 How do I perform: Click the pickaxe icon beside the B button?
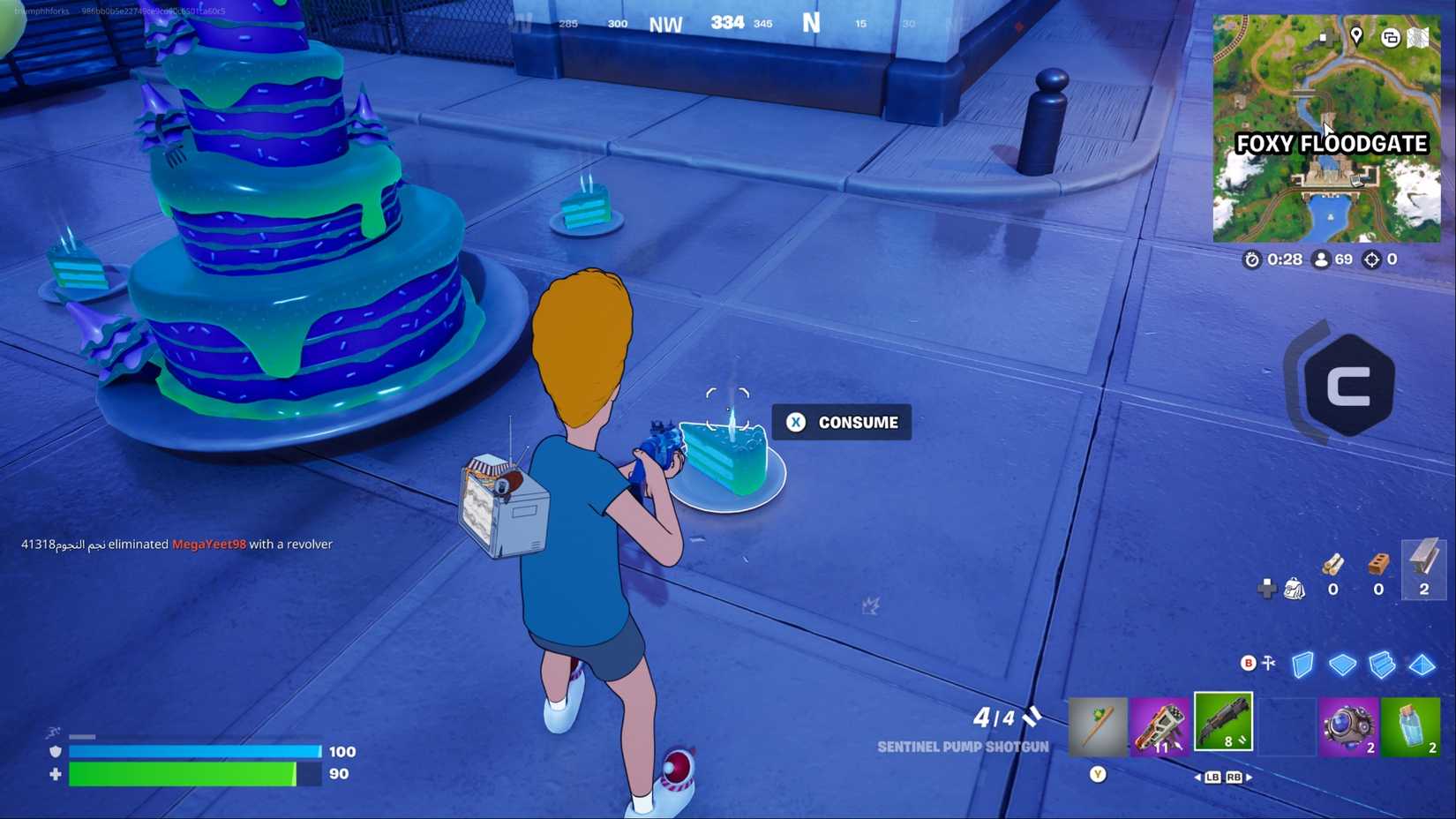tap(1268, 663)
